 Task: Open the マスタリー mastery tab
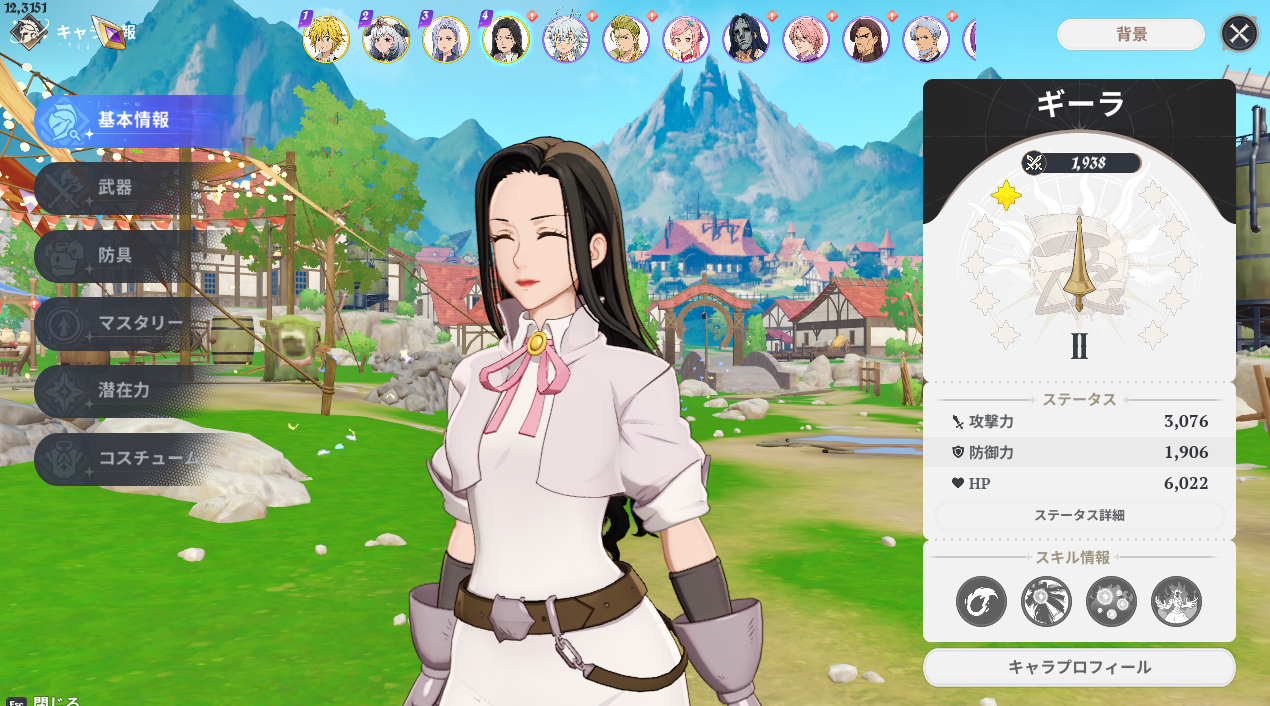pos(139,323)
